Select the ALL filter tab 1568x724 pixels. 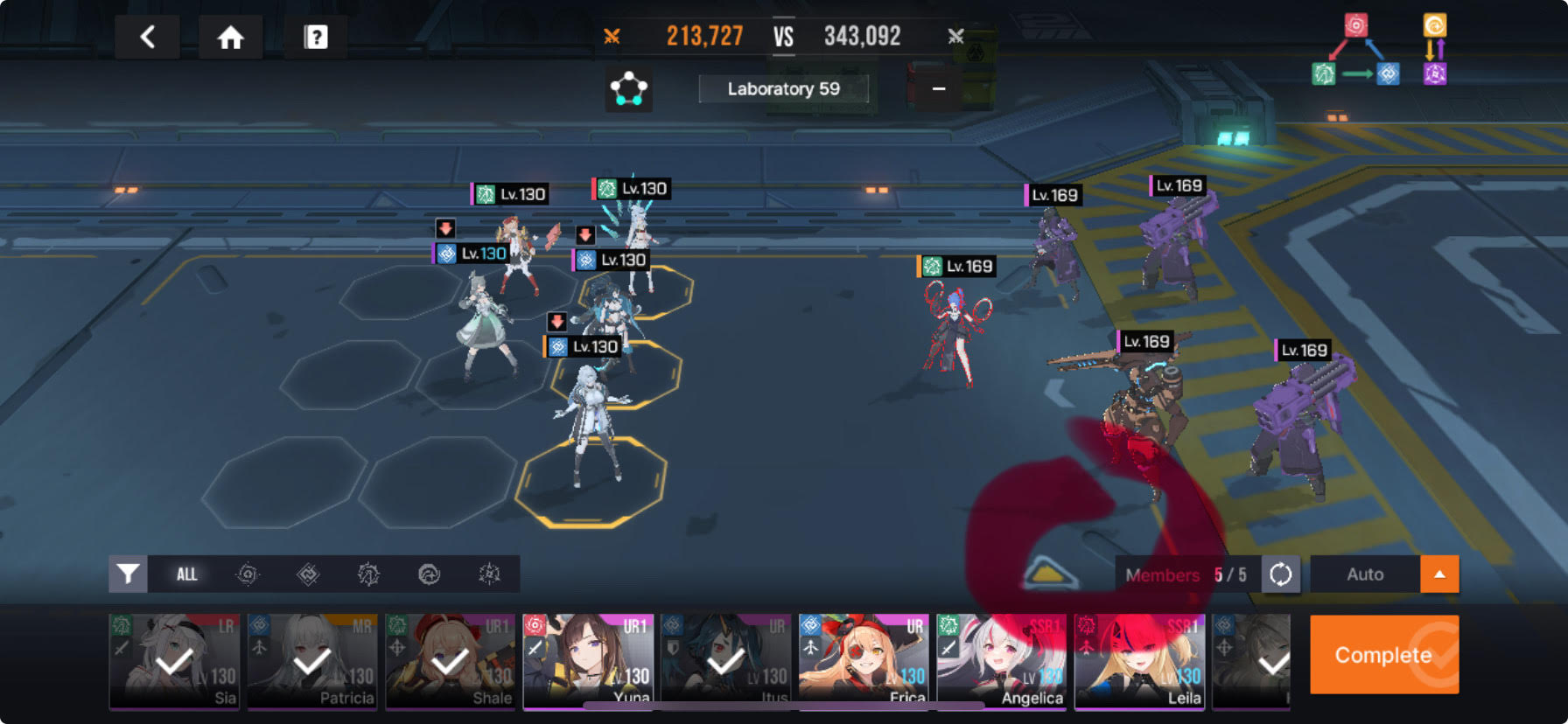point(186,574)
